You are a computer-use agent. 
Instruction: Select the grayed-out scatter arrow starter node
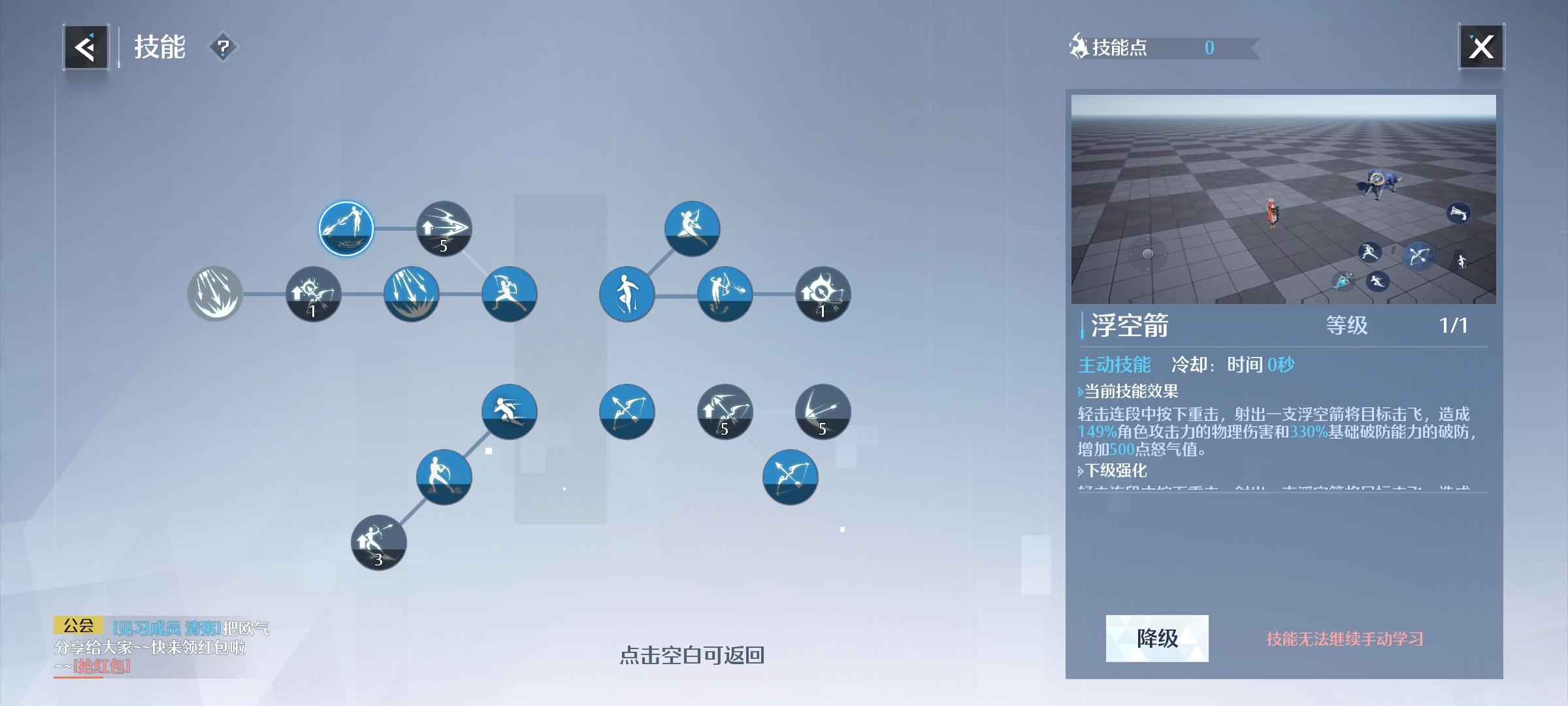[x=216, y=294]
